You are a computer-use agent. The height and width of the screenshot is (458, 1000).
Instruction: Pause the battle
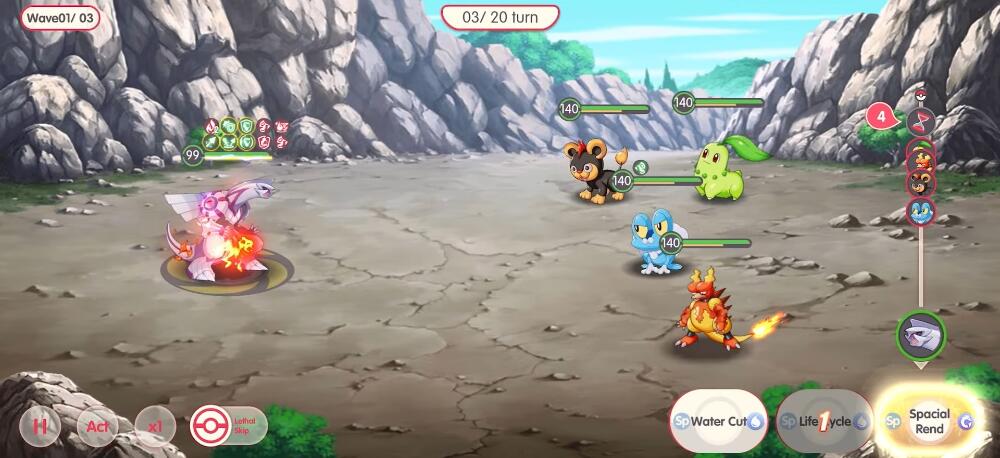41,426
